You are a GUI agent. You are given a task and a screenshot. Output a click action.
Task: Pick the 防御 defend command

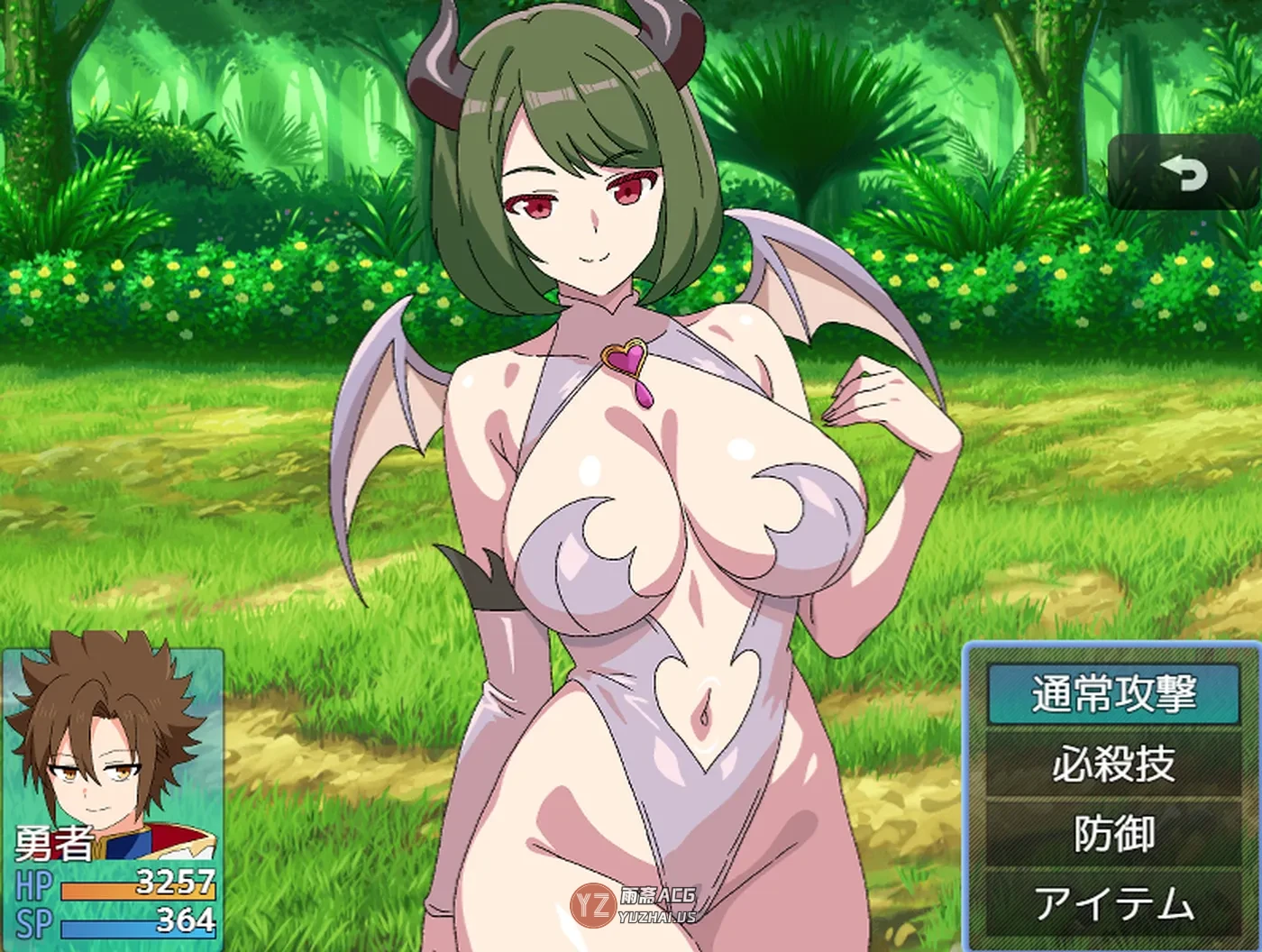pos(1113,834)
